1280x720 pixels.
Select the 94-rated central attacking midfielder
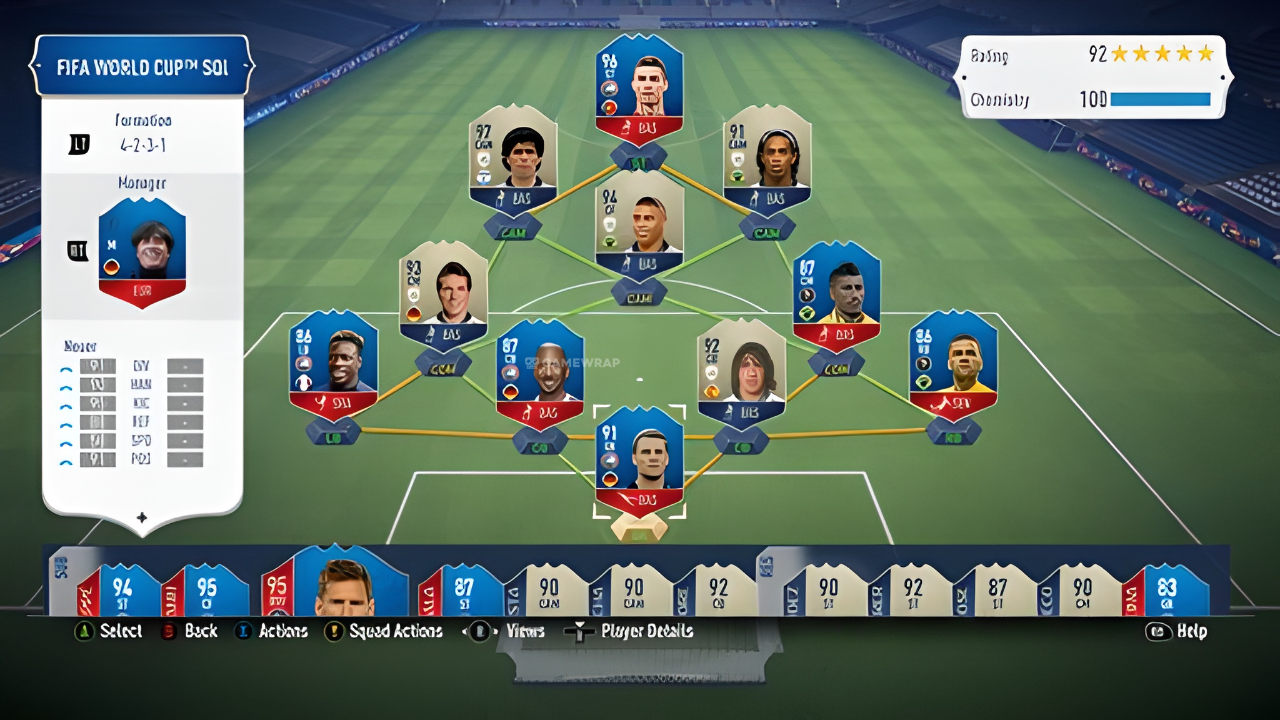click(639, 225)
